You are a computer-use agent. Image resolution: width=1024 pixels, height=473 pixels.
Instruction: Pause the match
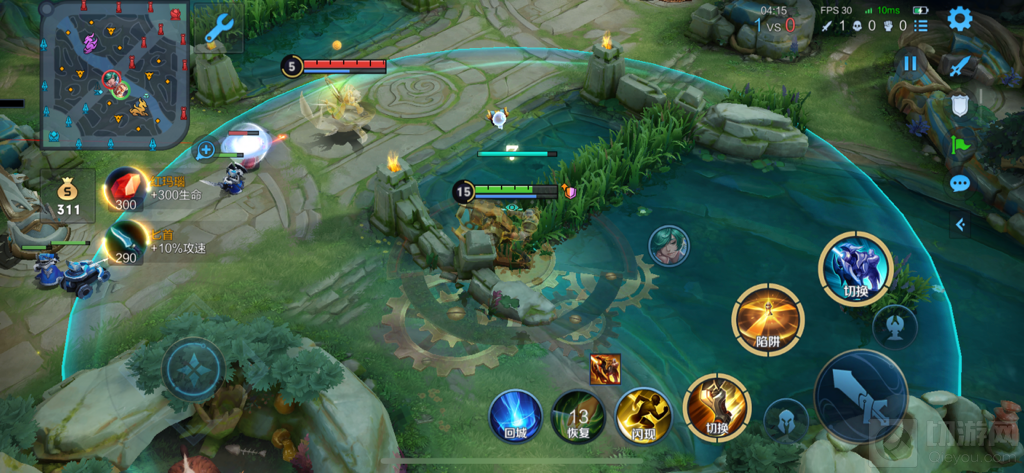(910, 65)
